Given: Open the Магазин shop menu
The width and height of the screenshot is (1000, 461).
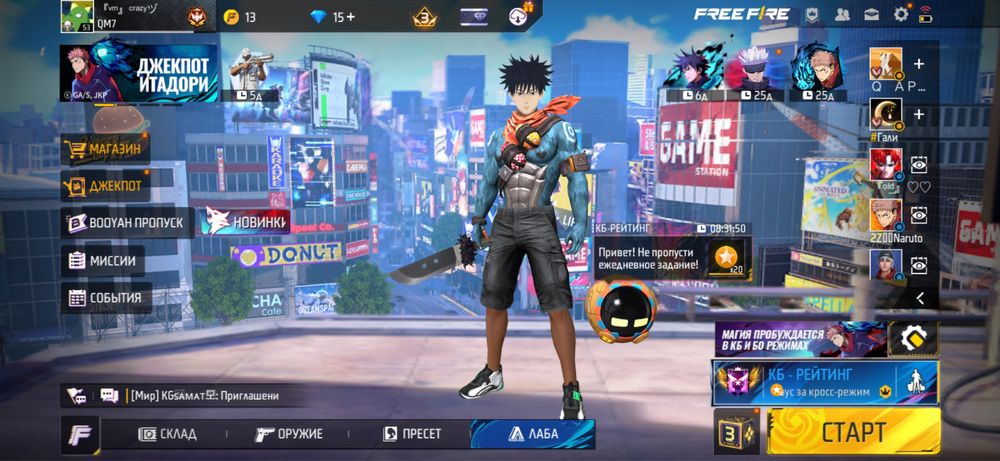Looking at the screenshot, I should tap(105, 150).
